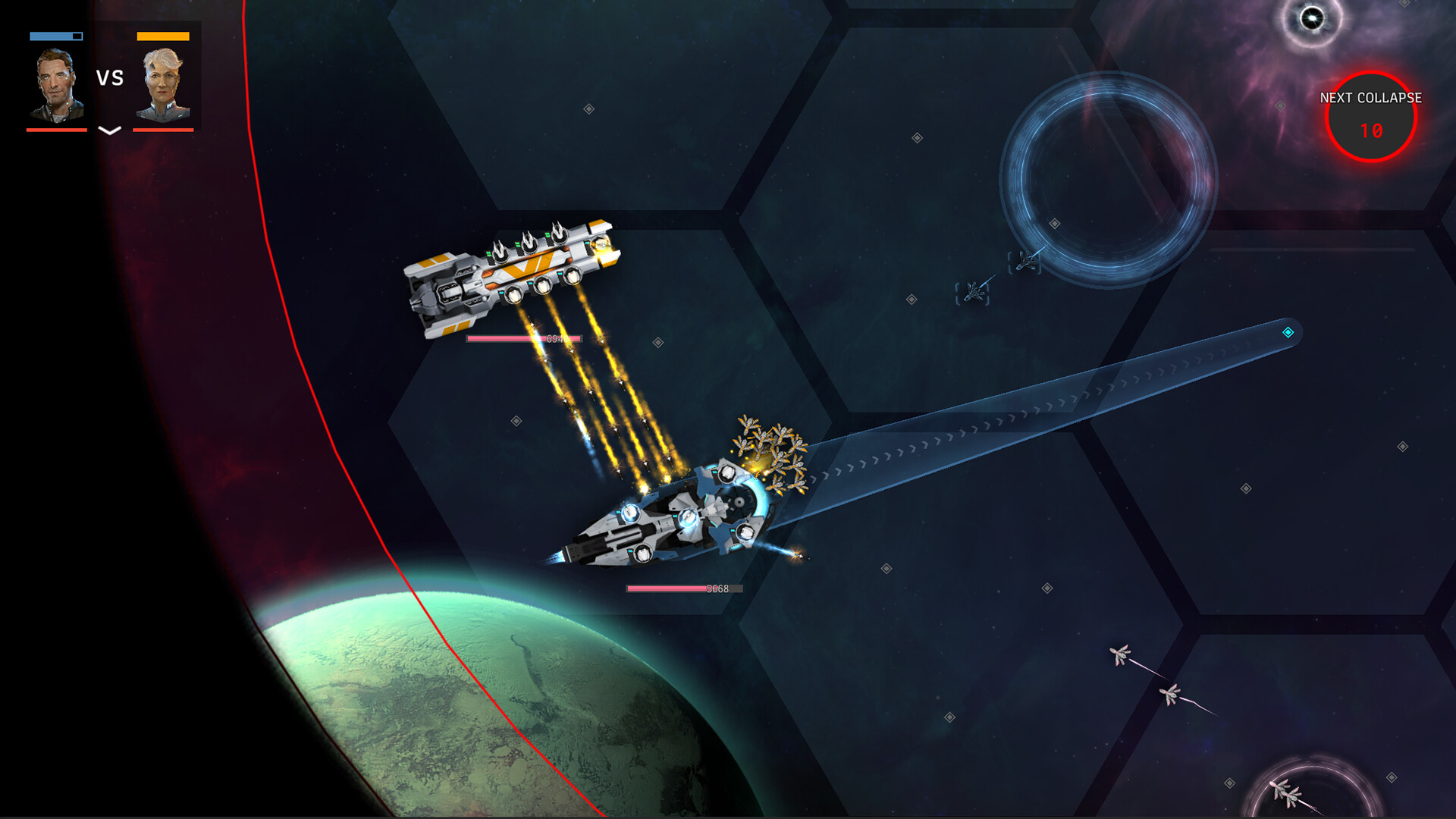This screenshot has height=819, width=1456.
Task: Click the VS label between the portraits
Action: pyautogui.click(x=108, y=77)
